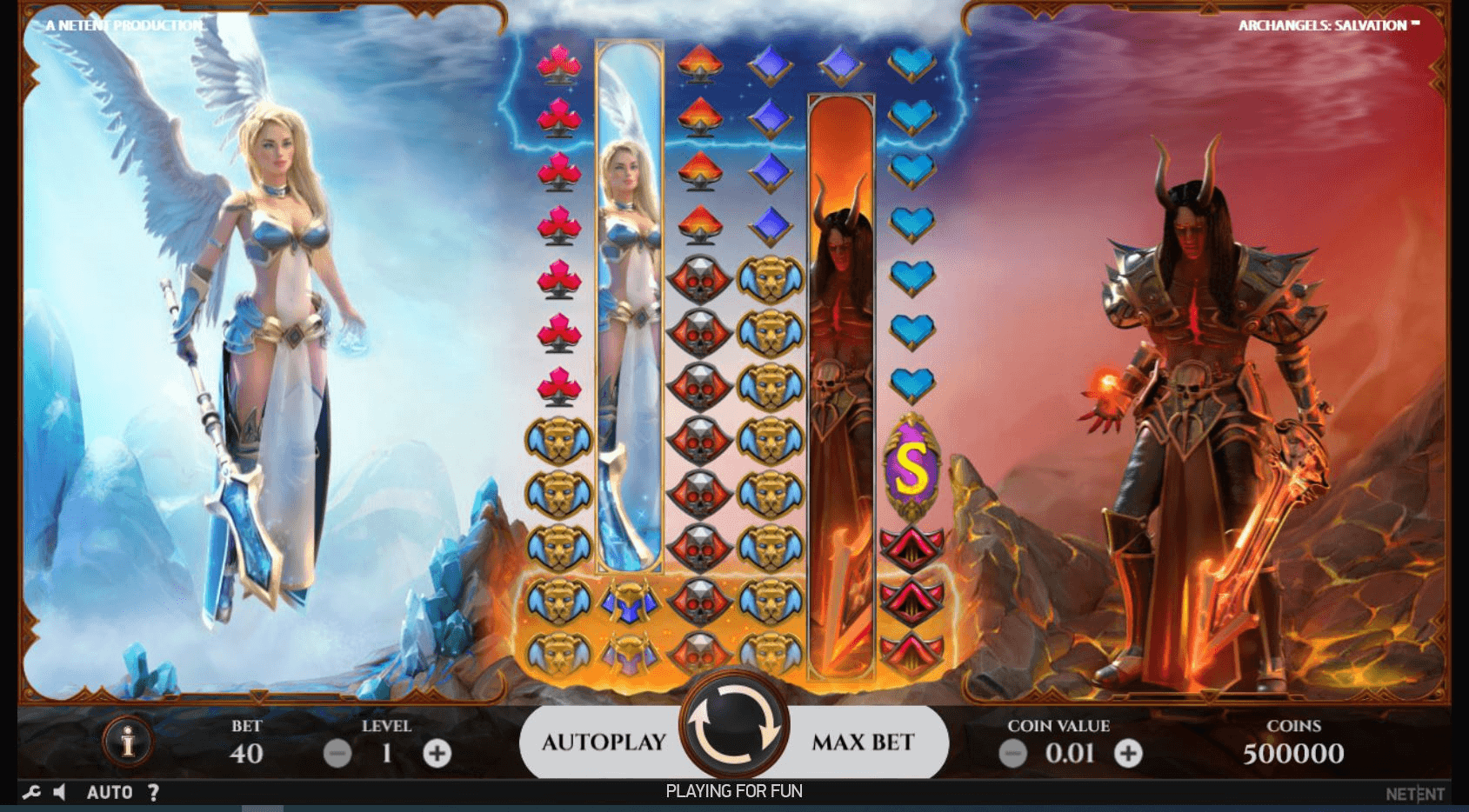
Task: Open help via the question mark icon
Action: pos(154,792)
